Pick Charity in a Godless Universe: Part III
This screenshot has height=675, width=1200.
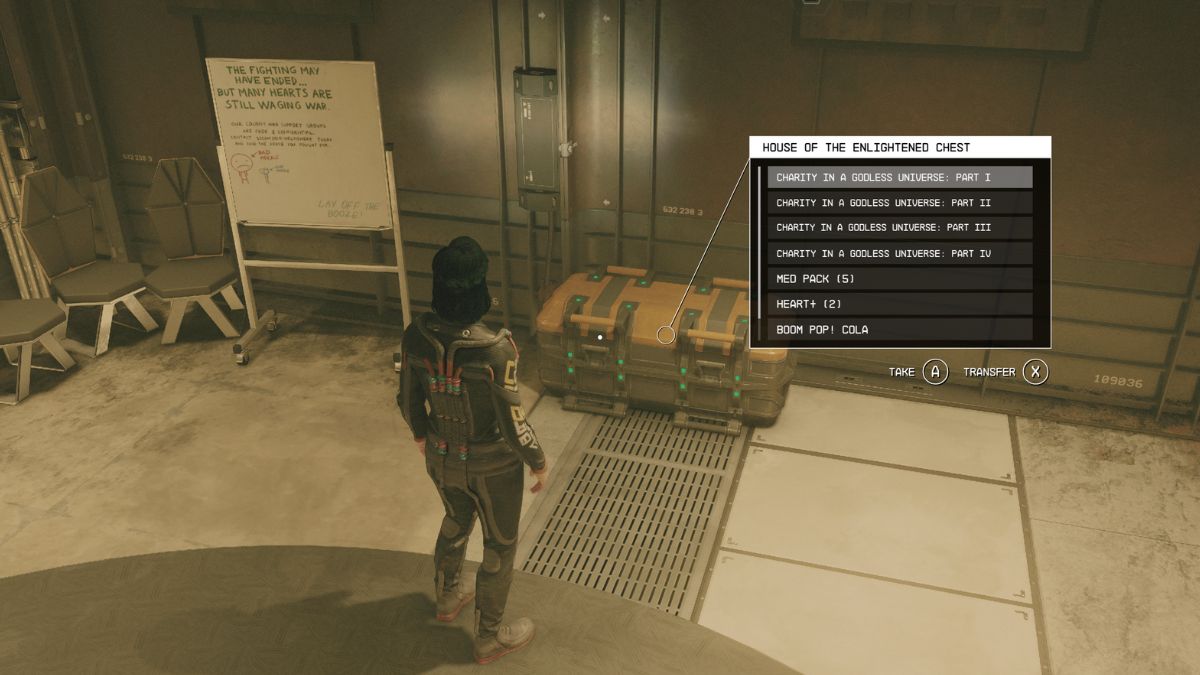coord(899,228)
